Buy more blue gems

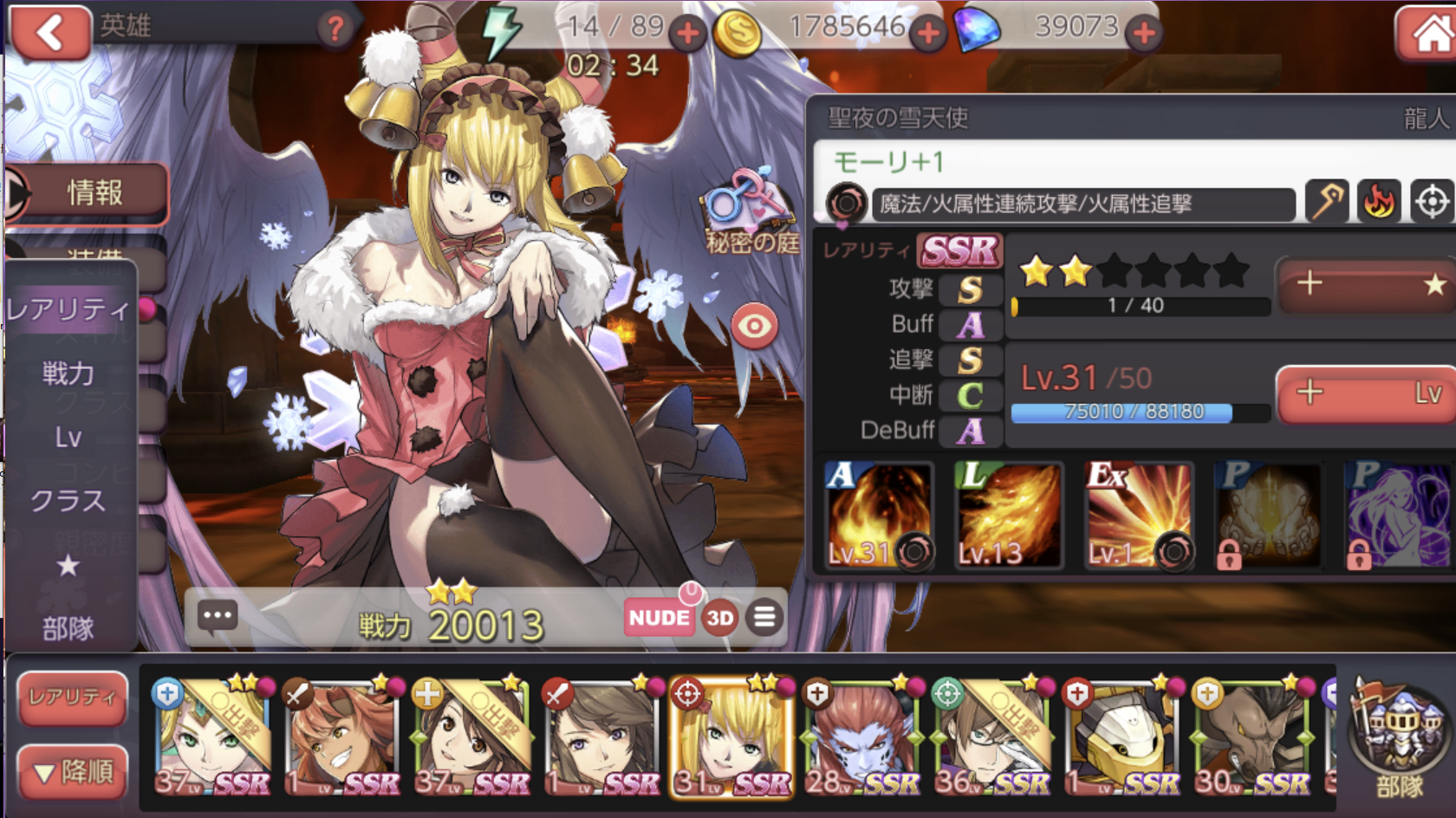point(1144,35)
